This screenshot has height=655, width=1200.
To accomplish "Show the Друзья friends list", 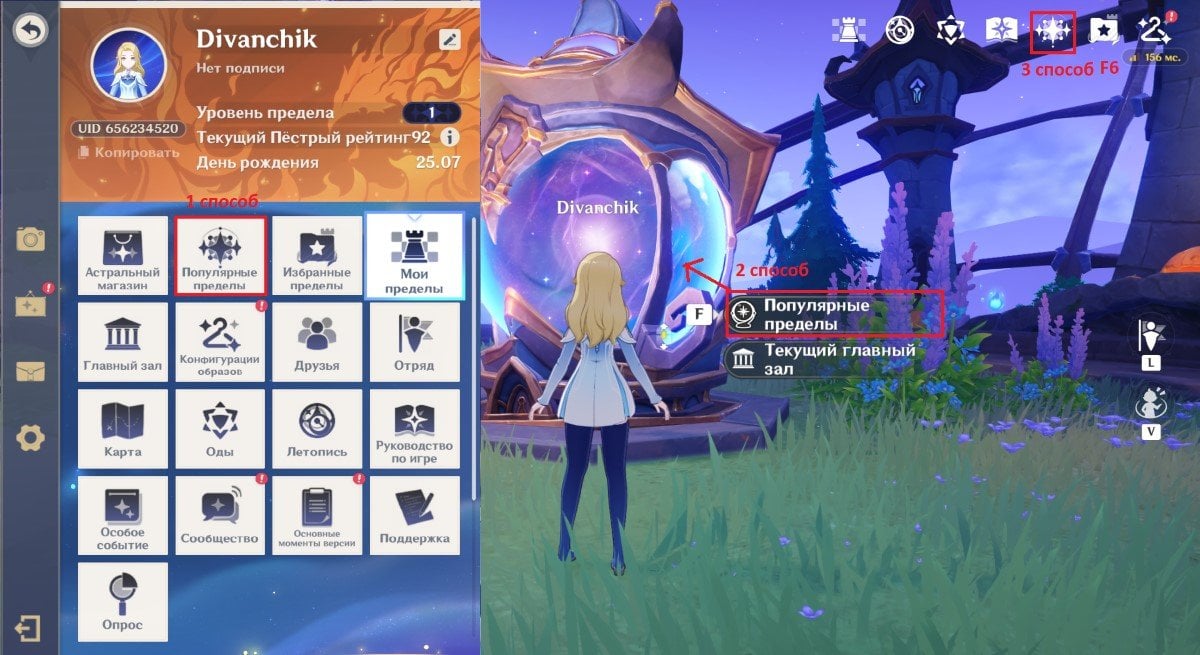I will tap(317, 342).
